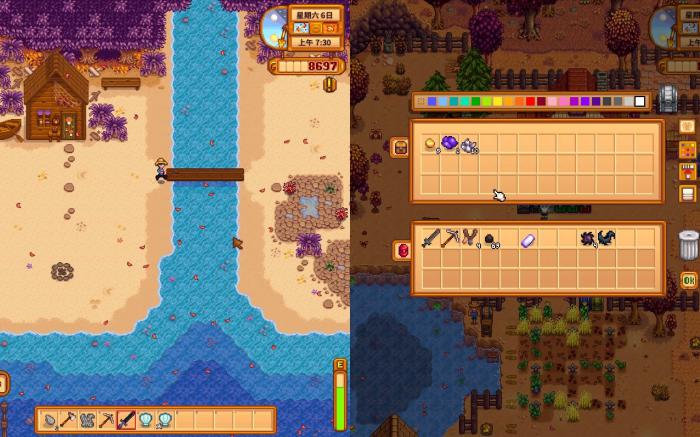Open the journal exclamation mark icon
This screenshot has width=700, height=437.
tap(330, 85)
